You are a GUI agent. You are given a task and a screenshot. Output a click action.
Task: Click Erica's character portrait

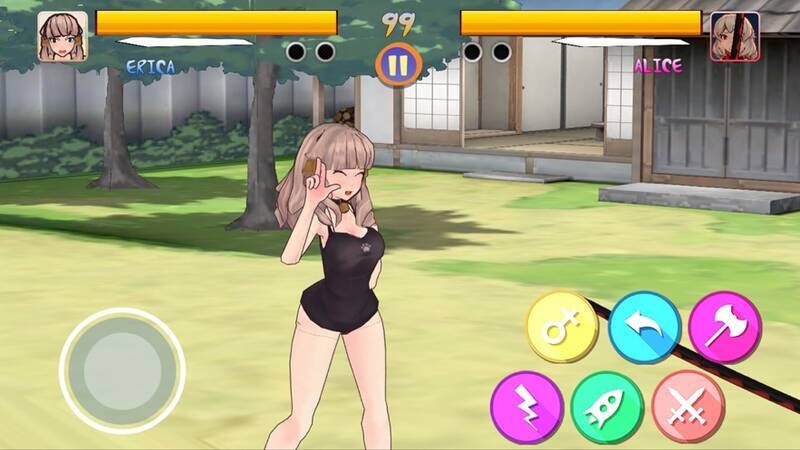click(x=60, y=36)
